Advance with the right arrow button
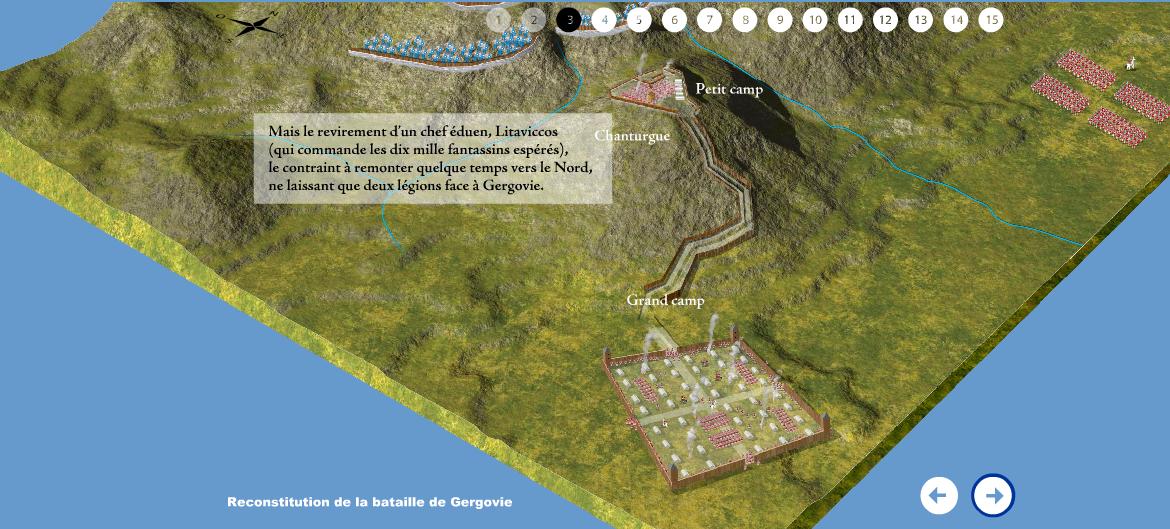The image size is (1170, 529). (x=993, y=495)
